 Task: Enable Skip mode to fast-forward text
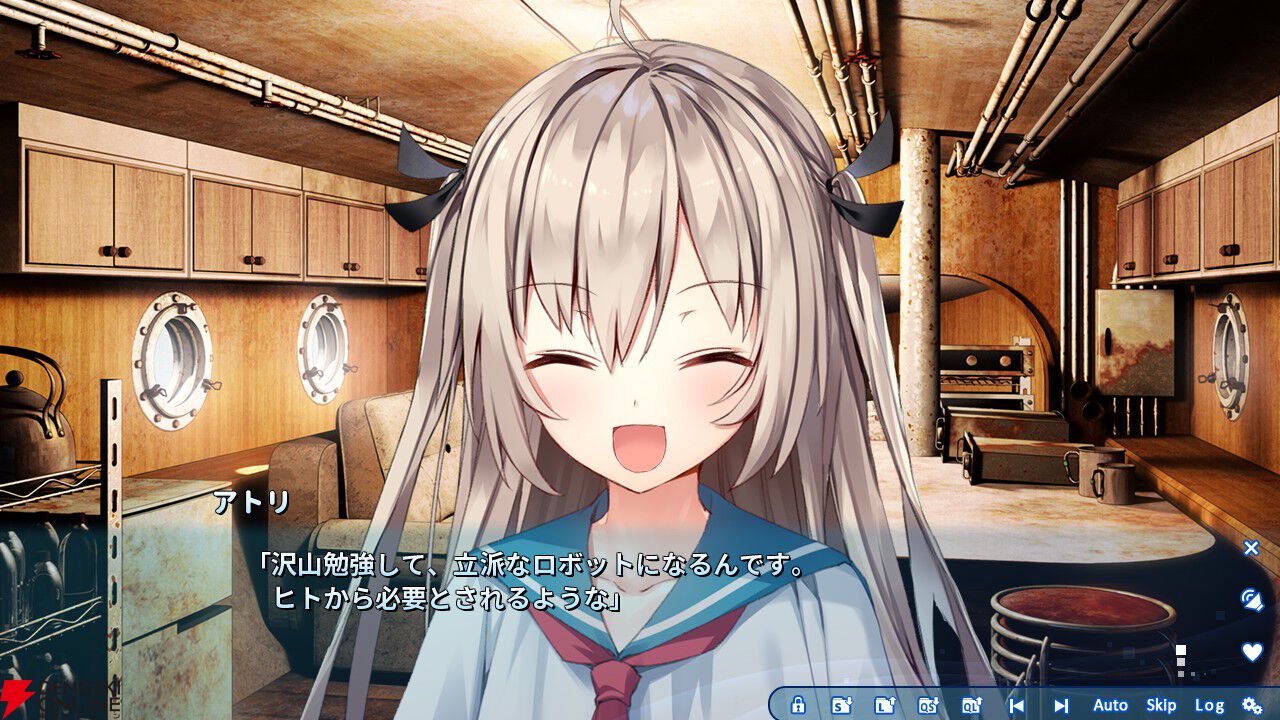(1163, 705)
